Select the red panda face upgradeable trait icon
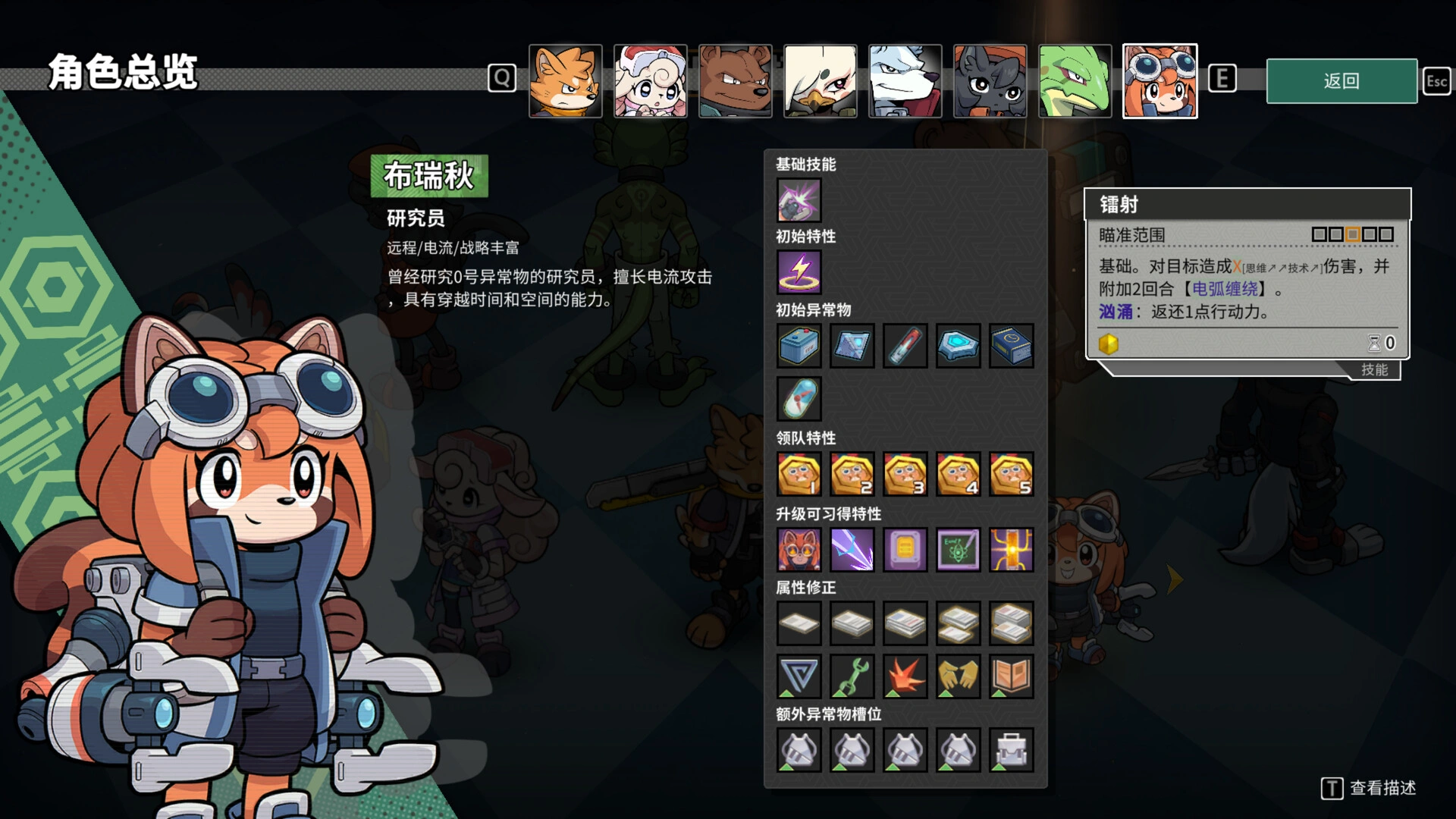The image size is (1456, 819). (x=798, y=550)
